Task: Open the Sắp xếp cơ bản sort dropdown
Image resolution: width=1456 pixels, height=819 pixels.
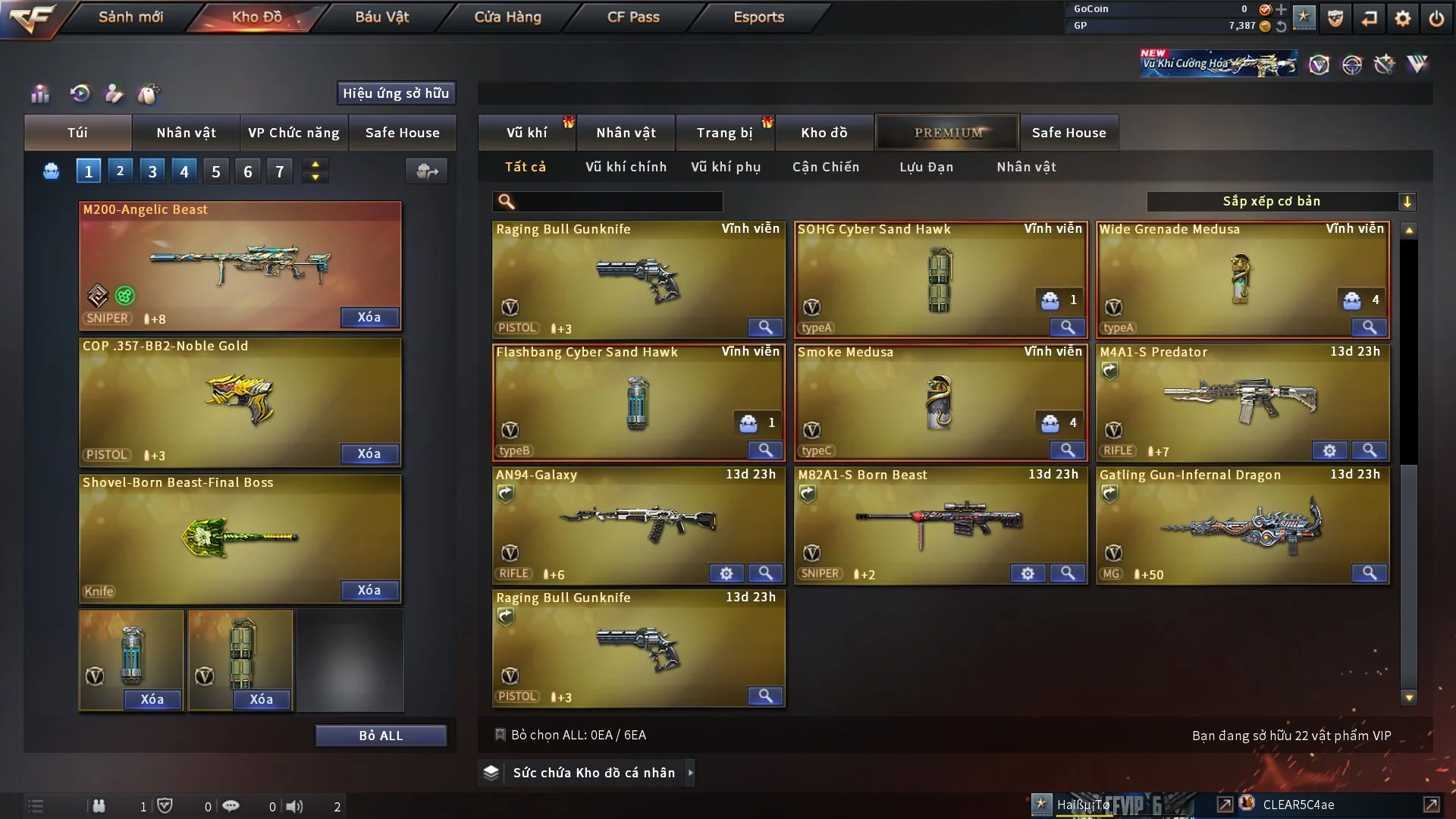Action: (1281, 201)
